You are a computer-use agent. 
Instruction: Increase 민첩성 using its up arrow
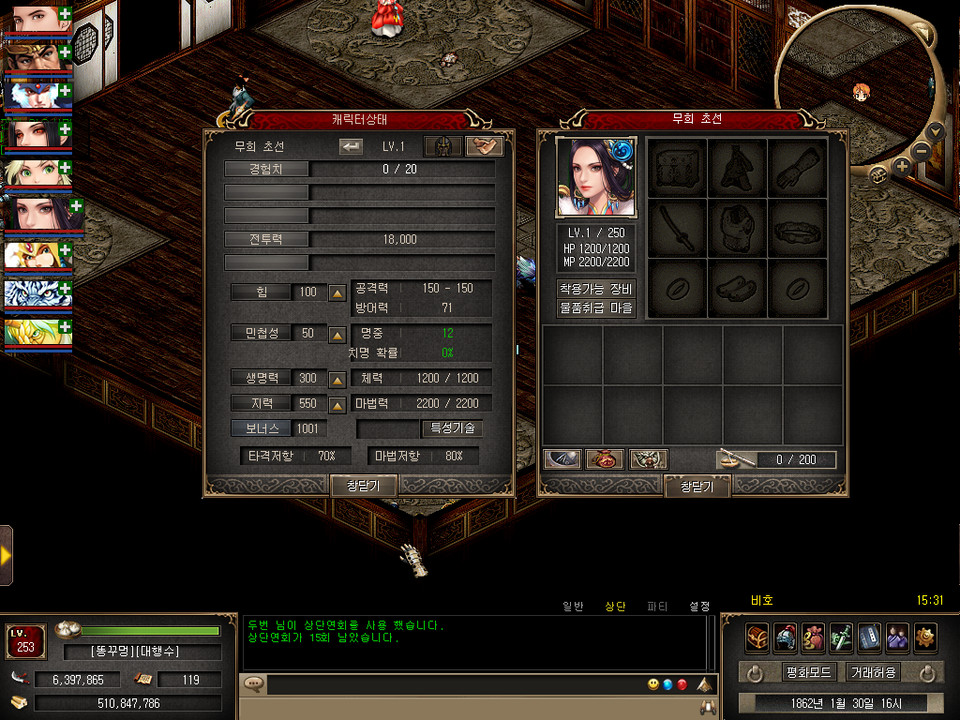coord(338,334)
